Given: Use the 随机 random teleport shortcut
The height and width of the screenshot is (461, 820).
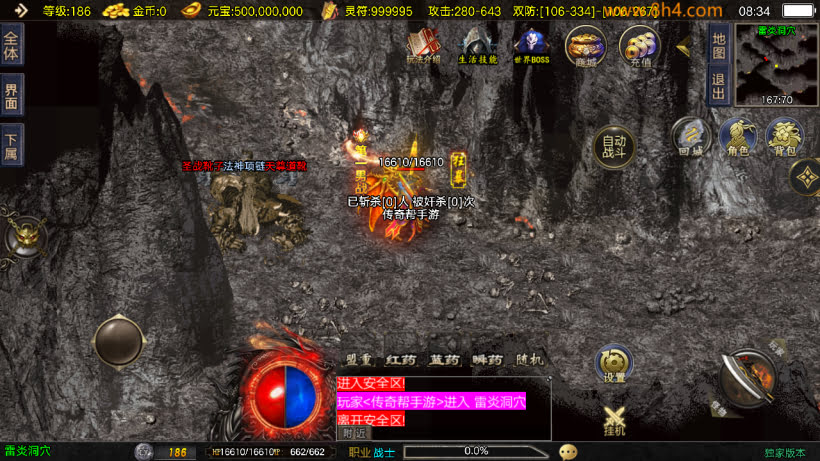Looking at the screenshot, I should coord(530,360).
